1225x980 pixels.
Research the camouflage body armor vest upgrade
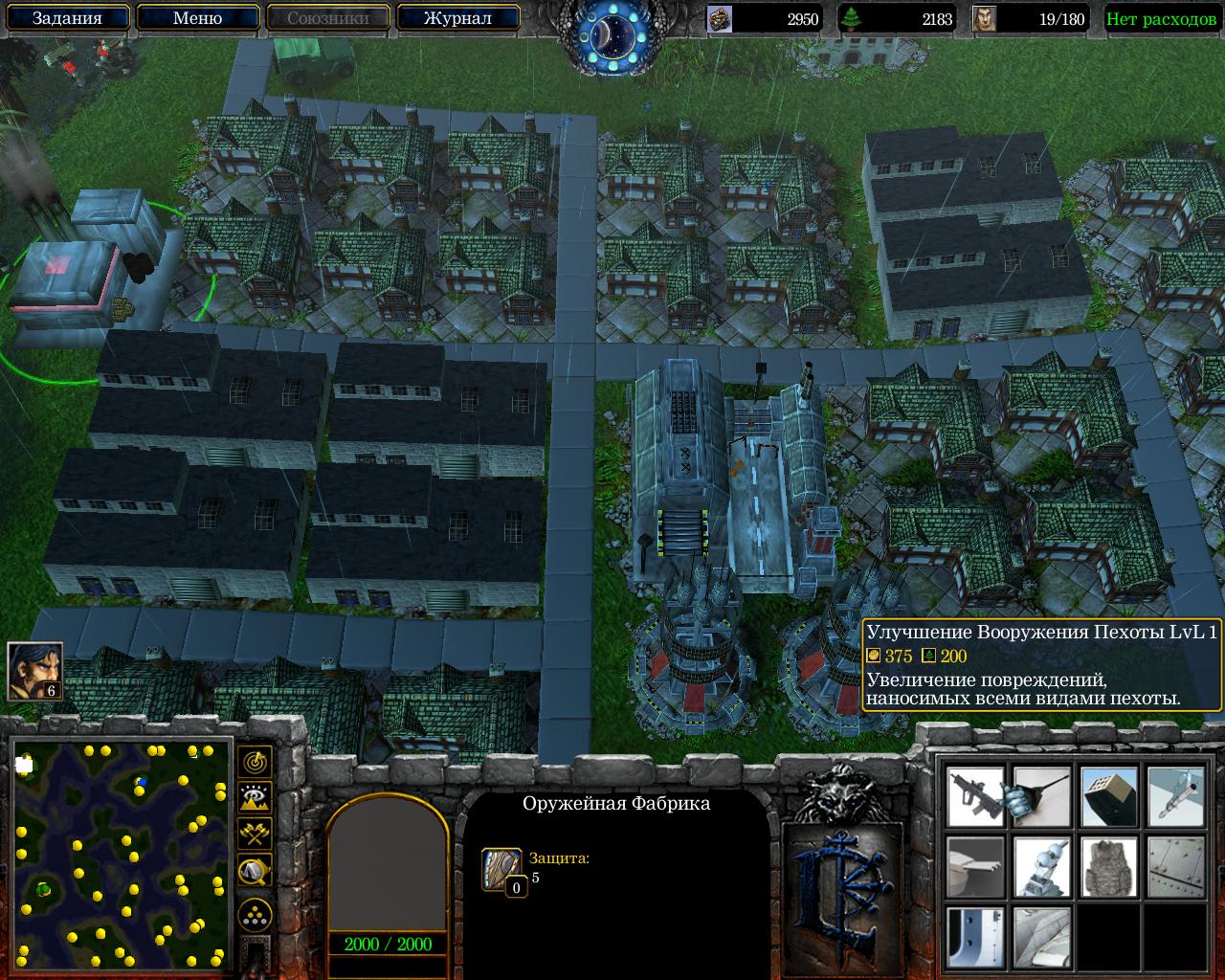click(x=1109, y=866)
